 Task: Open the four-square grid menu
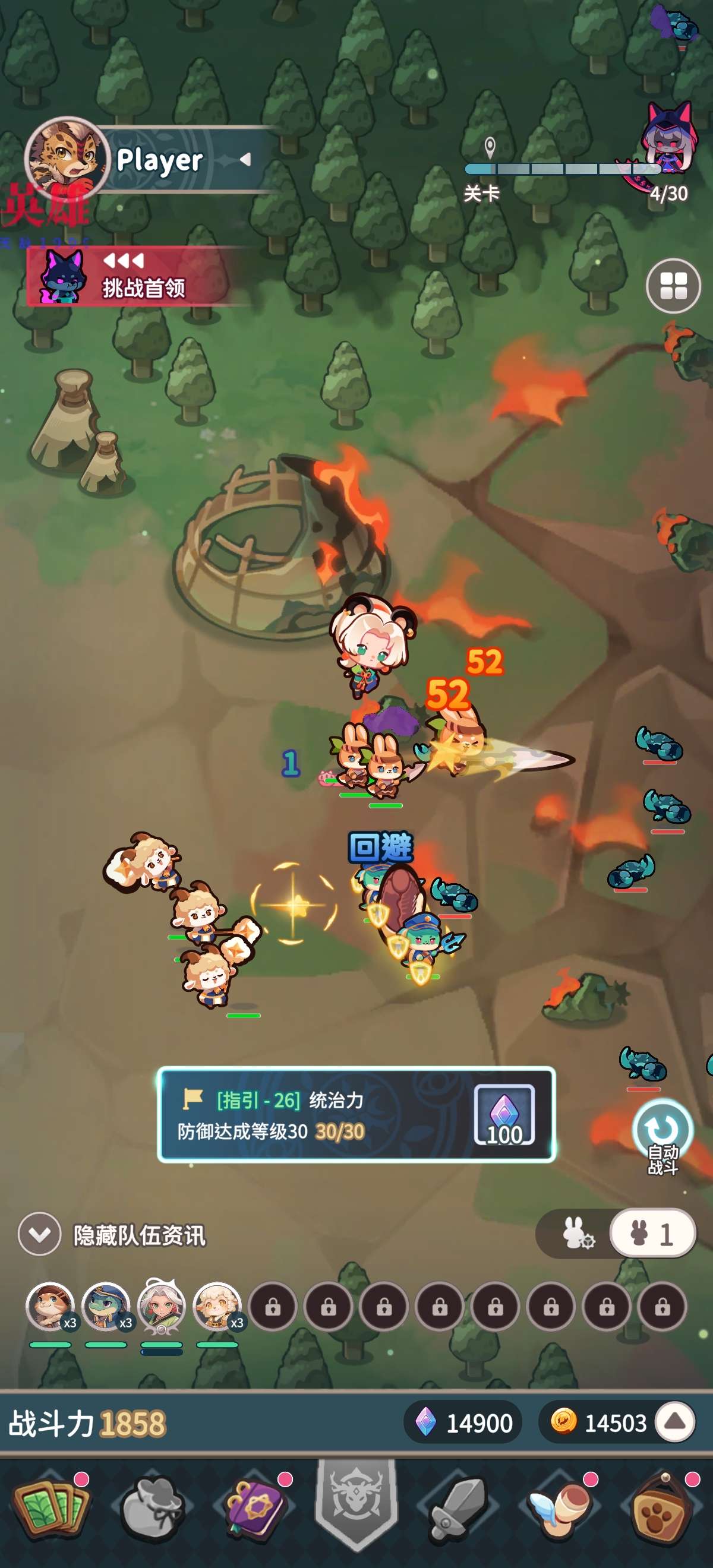pyautogui.click(x=673, y=286)
